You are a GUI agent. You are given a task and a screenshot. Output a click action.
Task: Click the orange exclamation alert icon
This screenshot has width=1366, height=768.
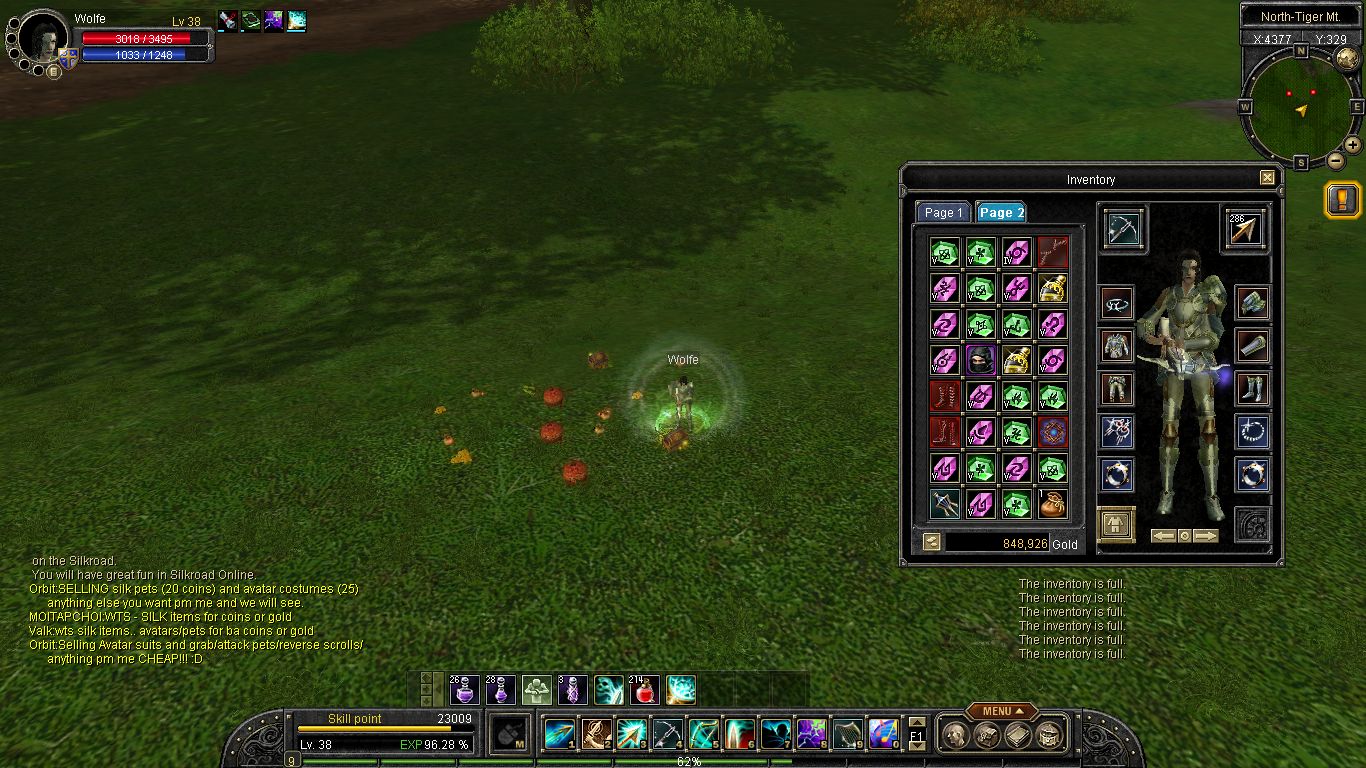click(1341, 200)
